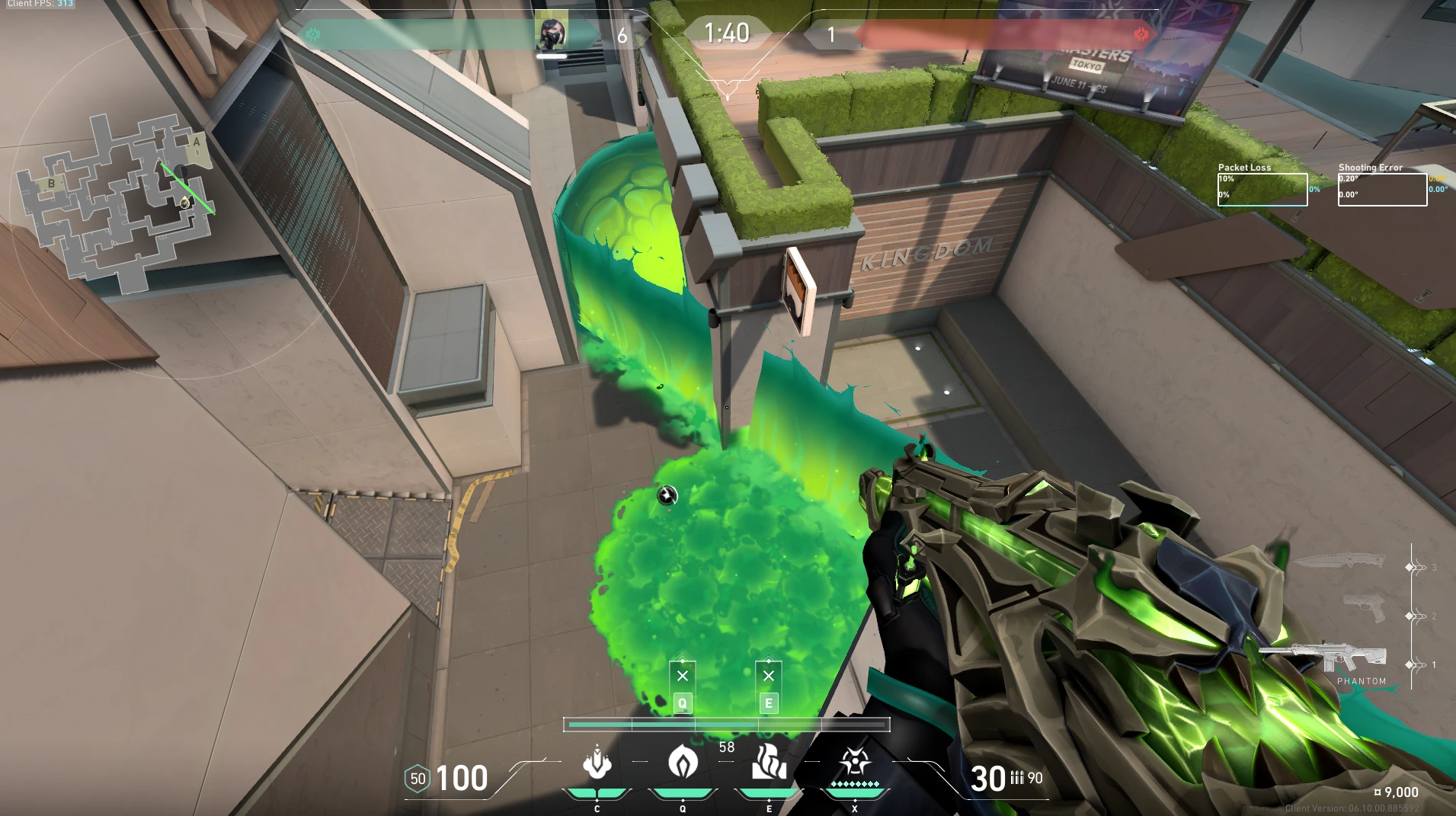
Task: Activate the Poison Cloud ability icon
Action: [683, 763]
